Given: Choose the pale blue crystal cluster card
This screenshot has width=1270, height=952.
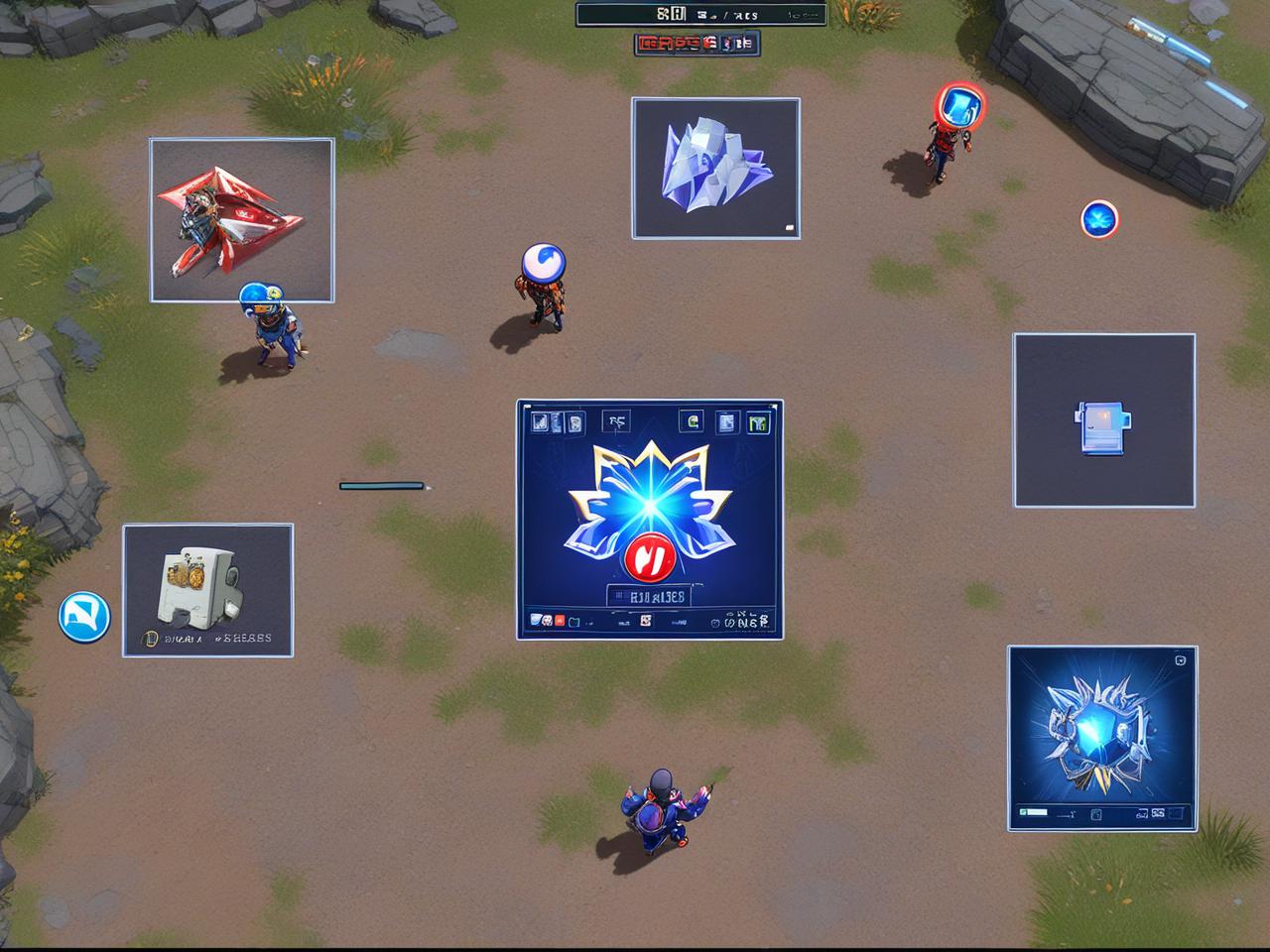Looking at the screenshot, I should (715, 168).
